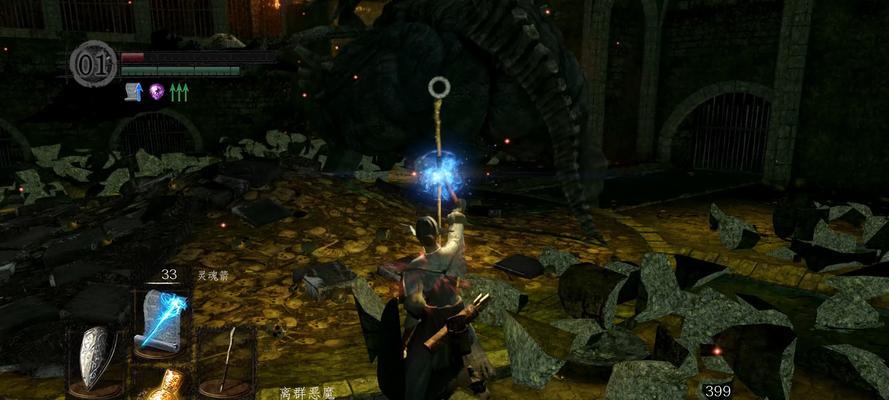Select the purple orb status icon

click(156, 92)
